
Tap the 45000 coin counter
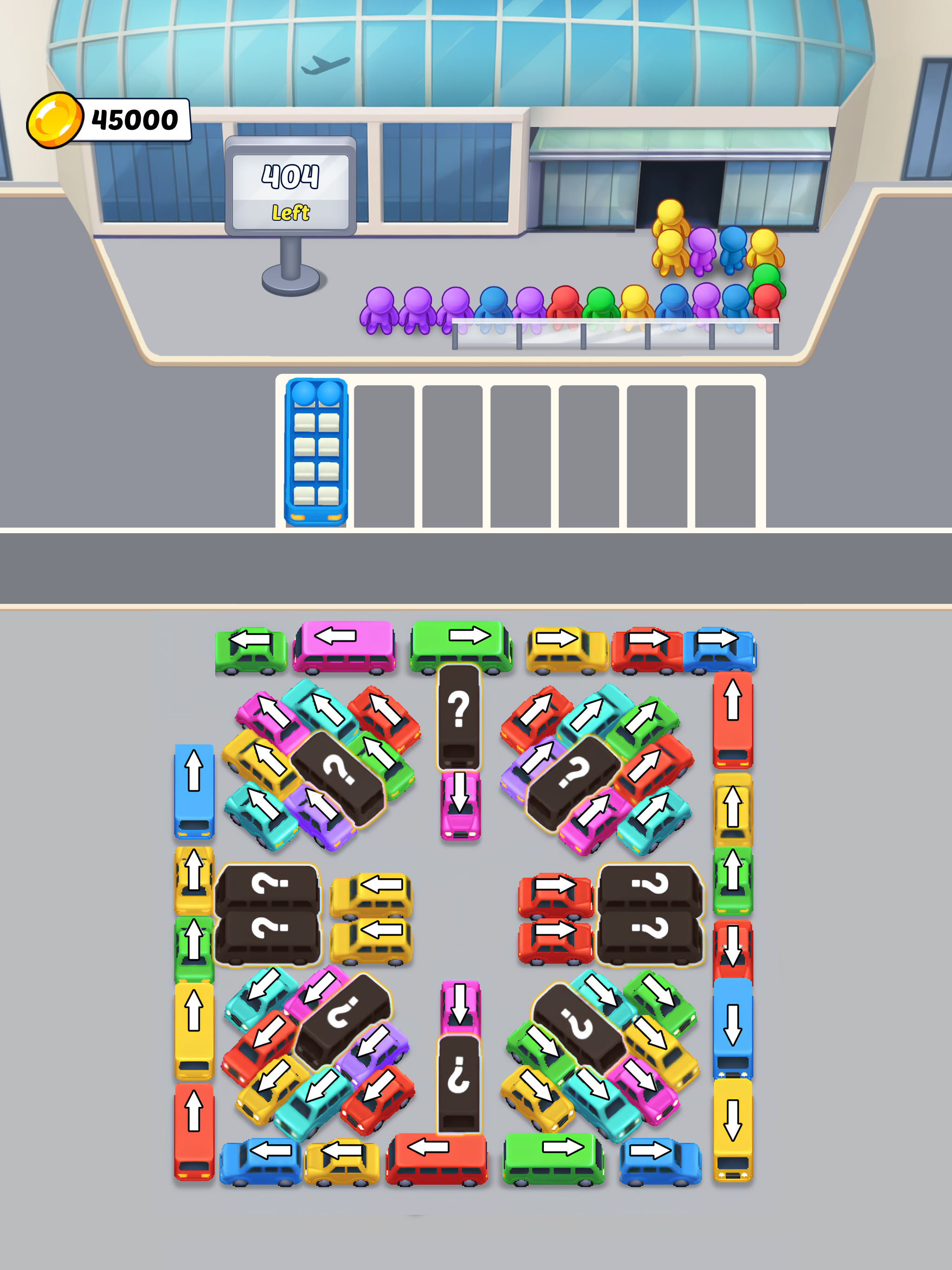point(135,118)
